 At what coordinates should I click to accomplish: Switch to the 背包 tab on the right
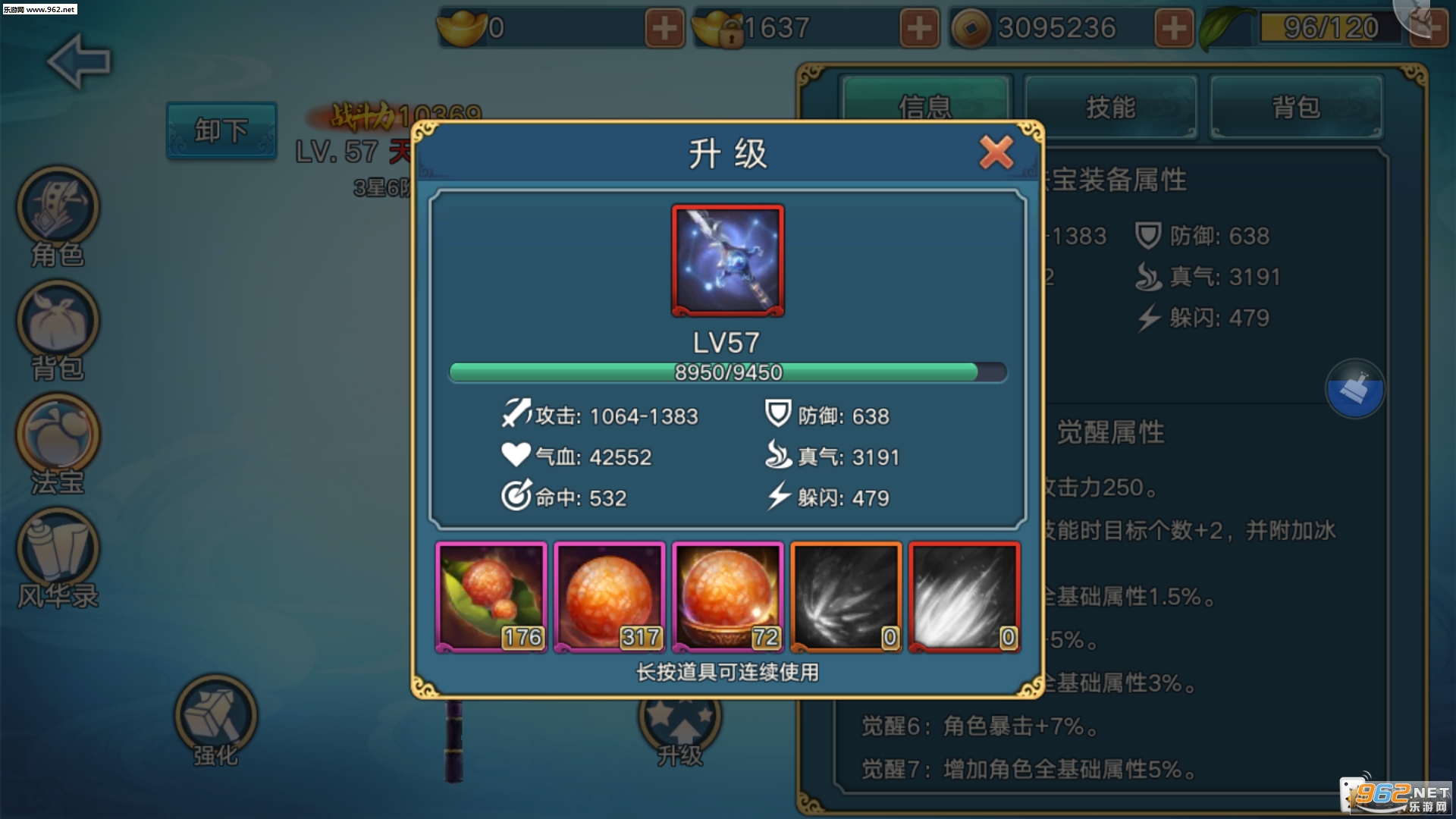[1297, 108]
